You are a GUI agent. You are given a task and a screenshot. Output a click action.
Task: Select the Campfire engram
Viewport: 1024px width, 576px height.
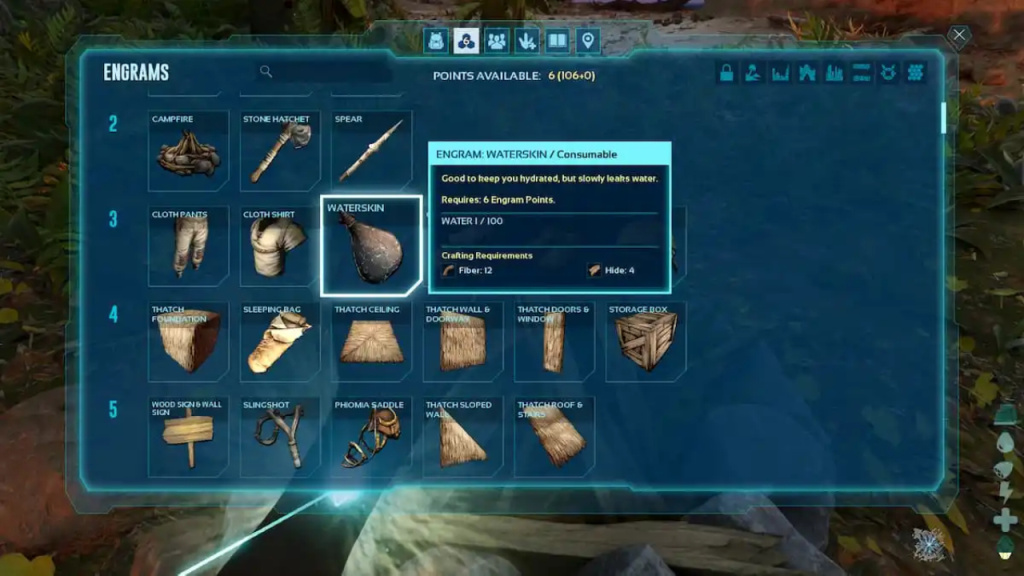[x=188, y=151]
